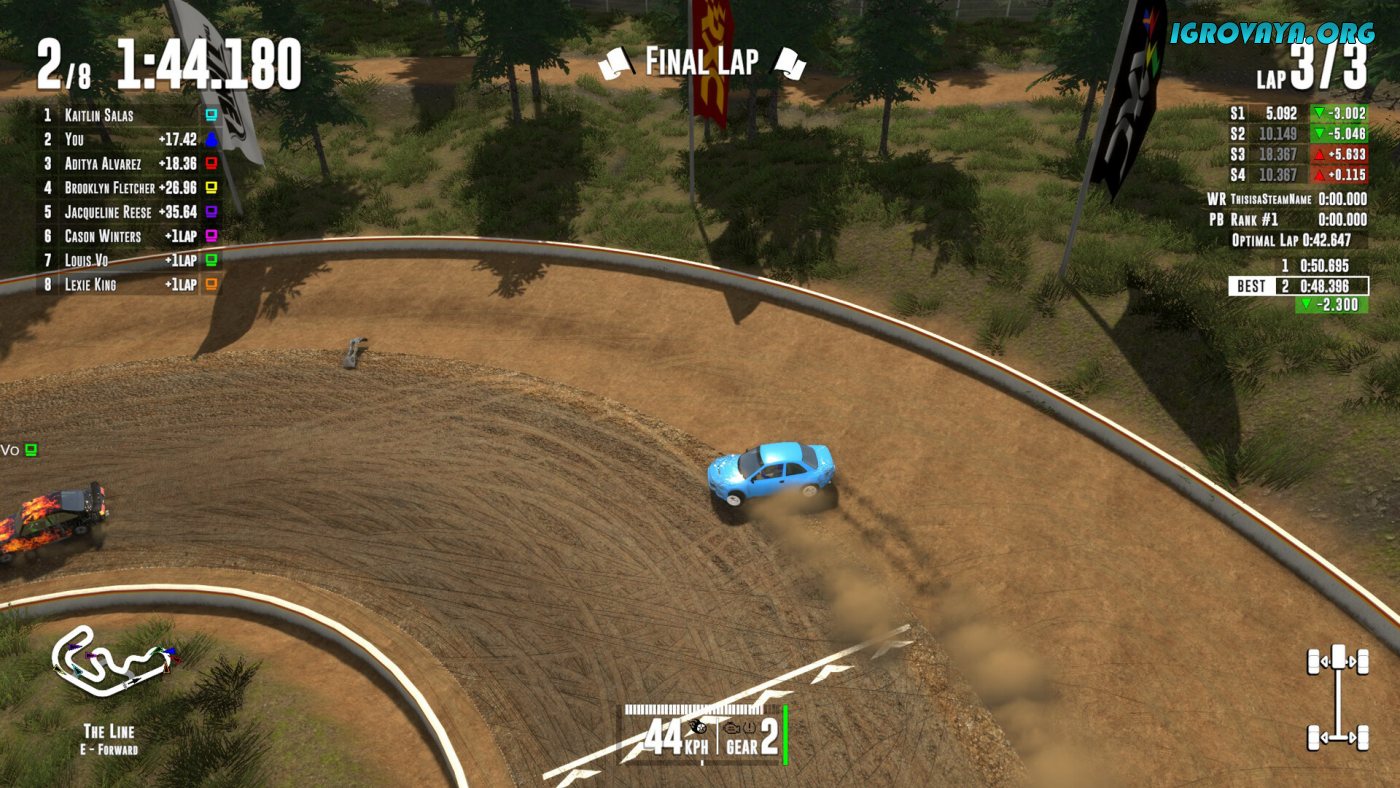Open the IGROVAYA.ORG watermark link
Image resolution: width=1400 pixels, height=788 pixels.
coord(1272,33)
